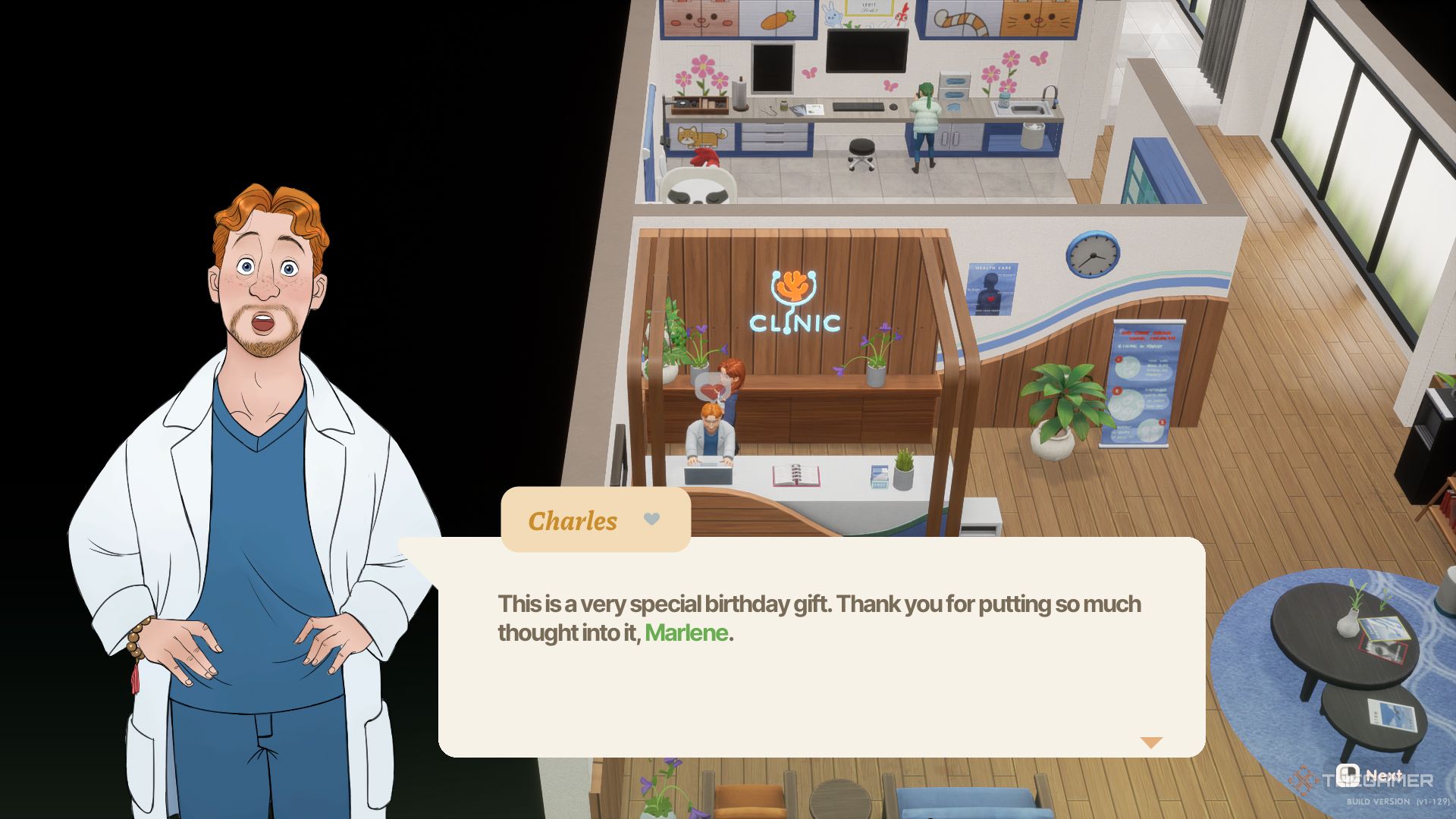Click the green Marlene name link
The height and width of the screenshot is (819, 1456).
coord(686,632)
